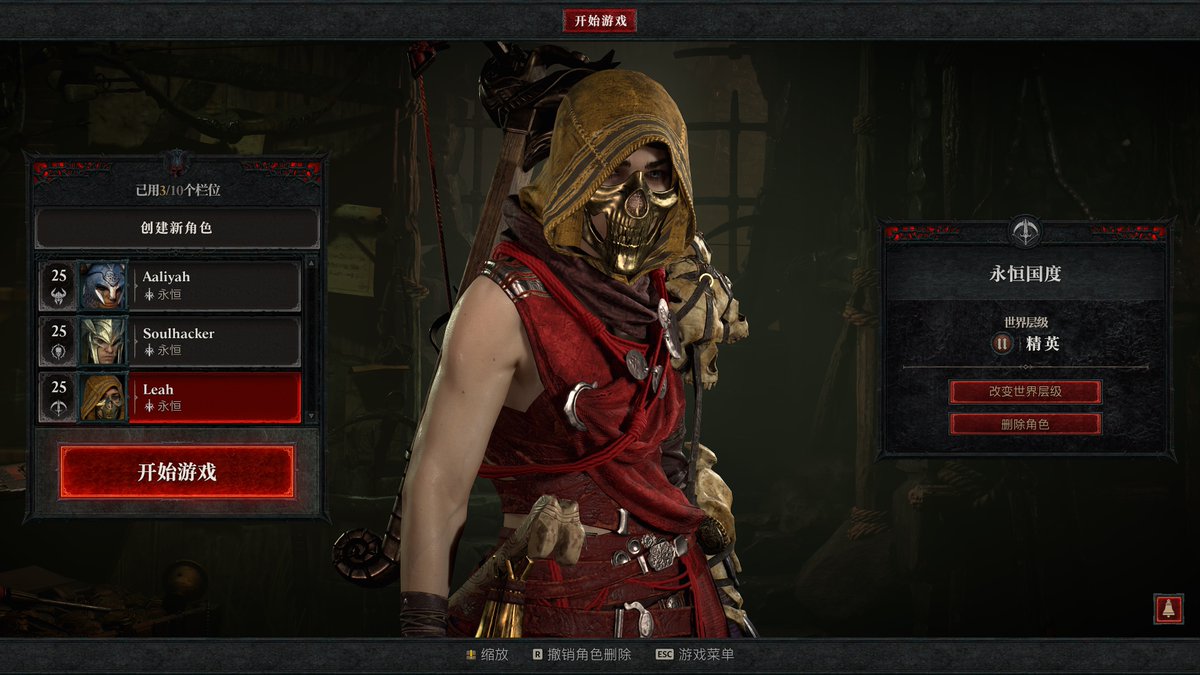The width and height of the screenshot is (1200, 675).
Task: Choose the character Soulhacker
Action: pyautogui.click(x=216, y=341)
